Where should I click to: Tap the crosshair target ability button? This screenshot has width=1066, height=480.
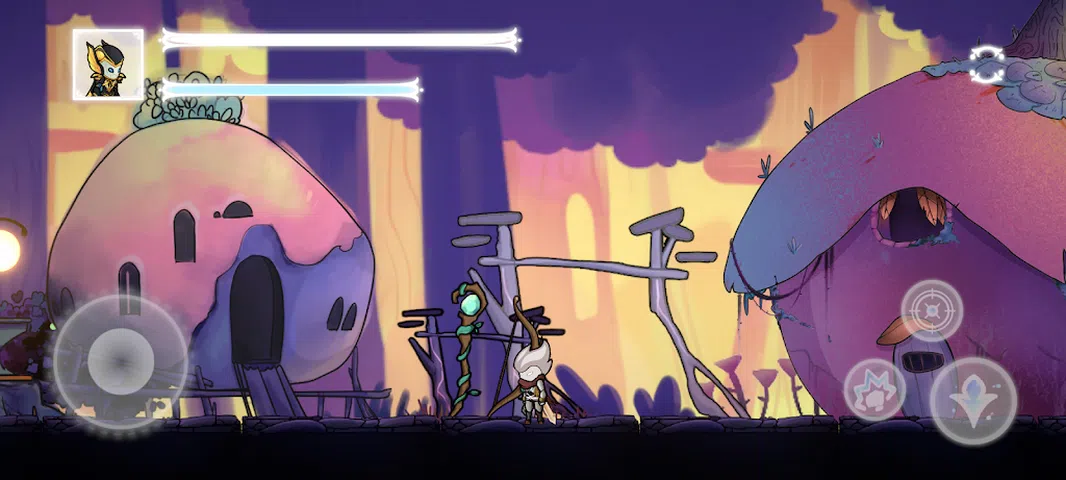tap(932, 310)
